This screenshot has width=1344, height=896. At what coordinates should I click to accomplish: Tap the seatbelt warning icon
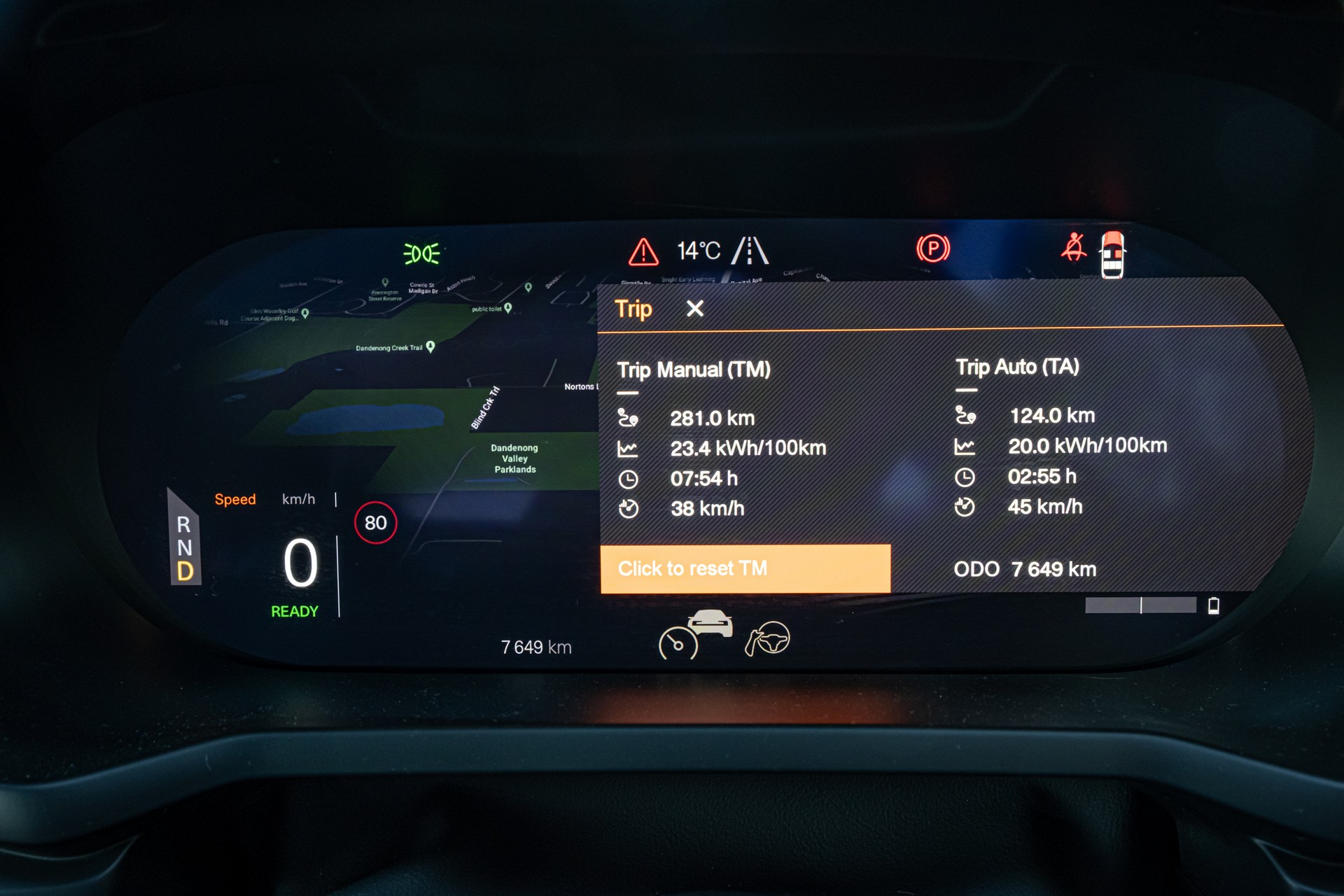pos(1073,248)
